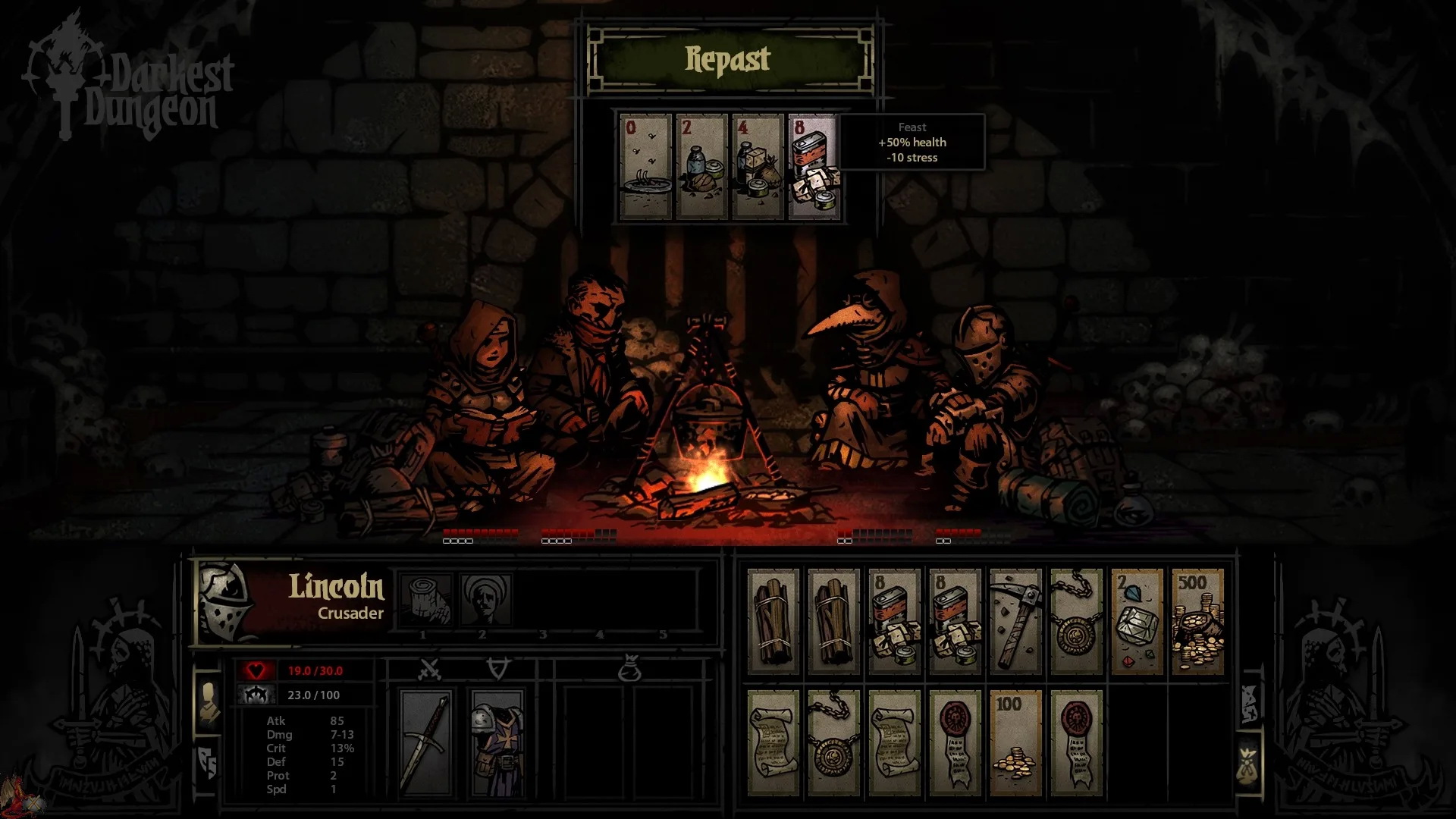
Task: Choose the 8-food Feast meal option
Action: pos(813,168)
